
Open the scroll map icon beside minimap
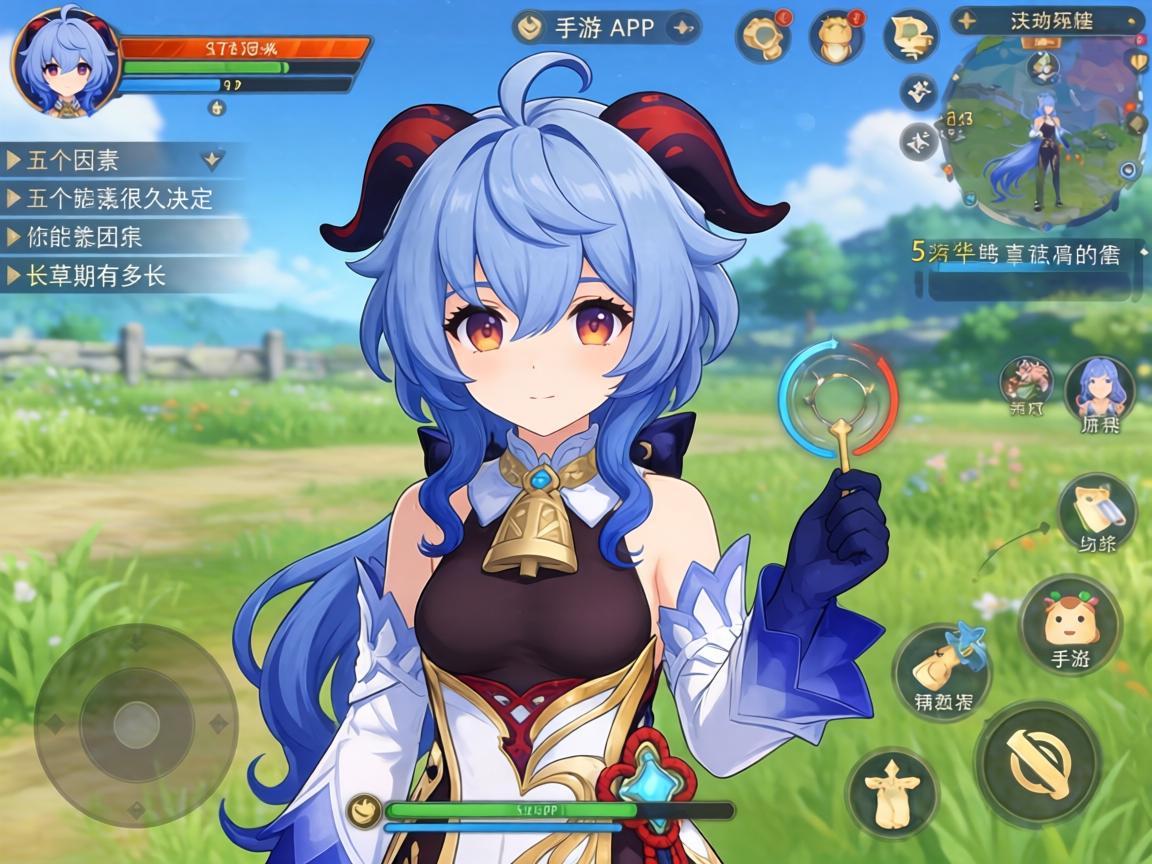coord(910,36)
